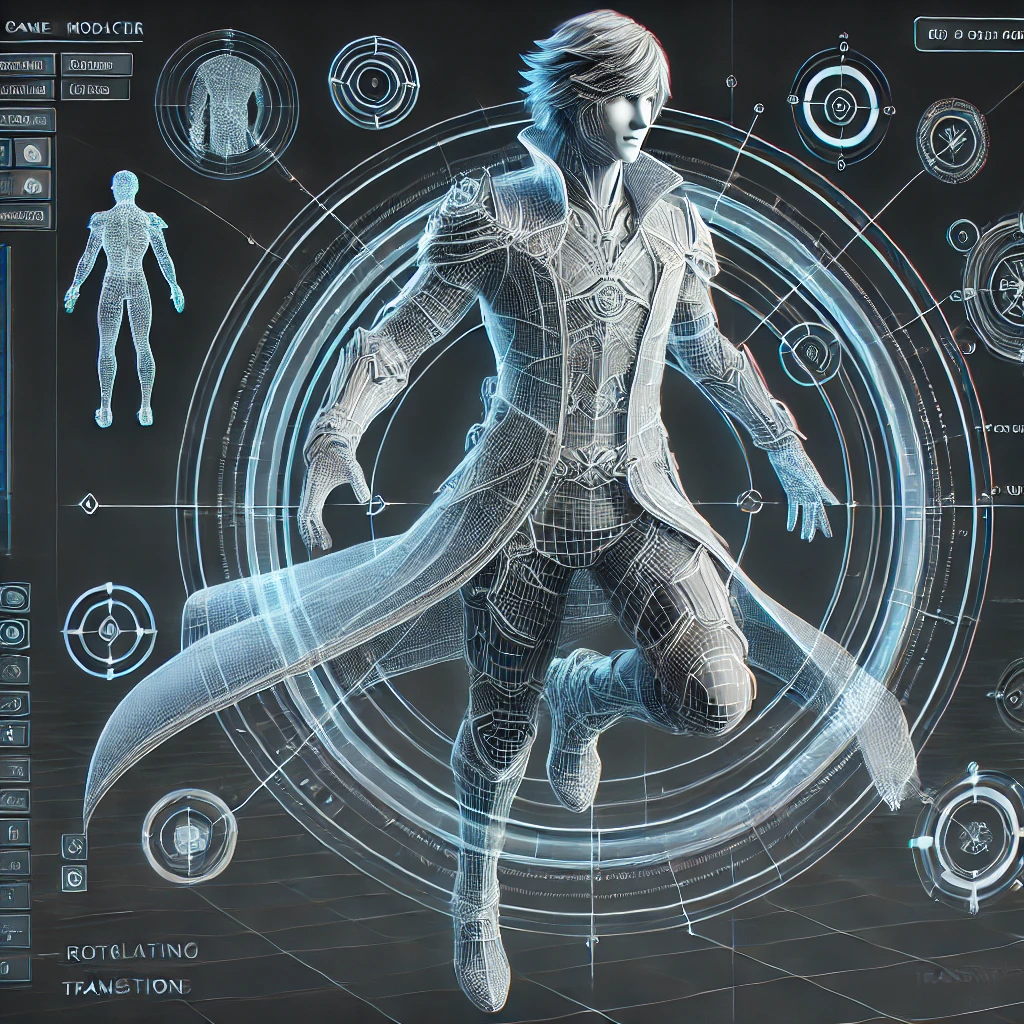Select the TRANSTIONS text option
1024x1024 pixels.
[x=125, y=987]
